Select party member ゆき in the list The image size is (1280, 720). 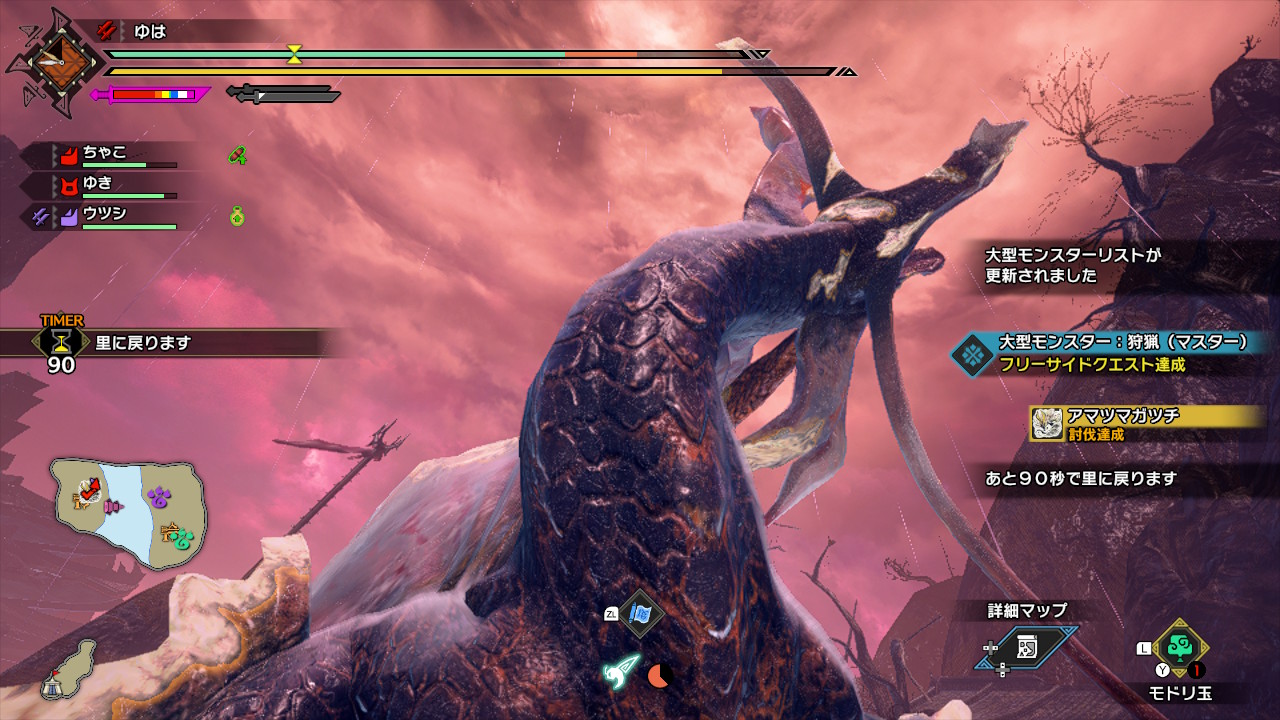click(x=98, y=184)
